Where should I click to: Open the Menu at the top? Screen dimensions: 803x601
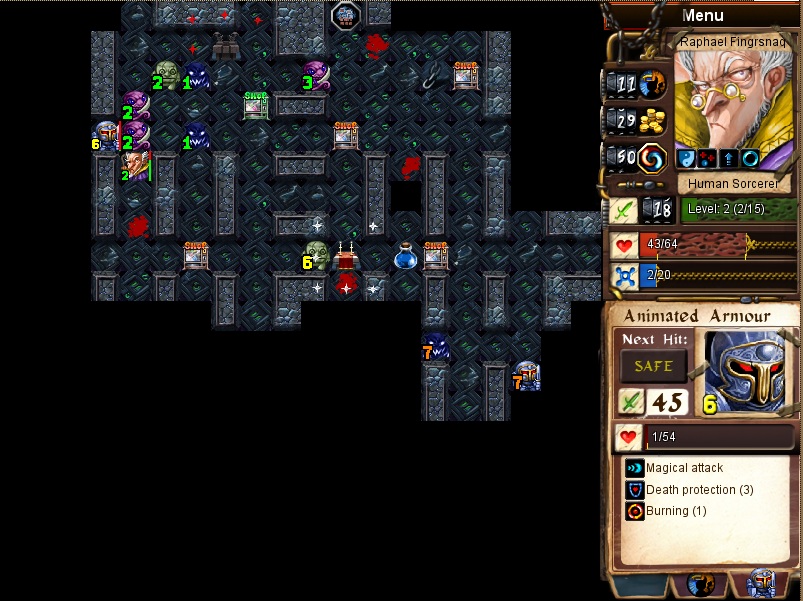point(702,15)
